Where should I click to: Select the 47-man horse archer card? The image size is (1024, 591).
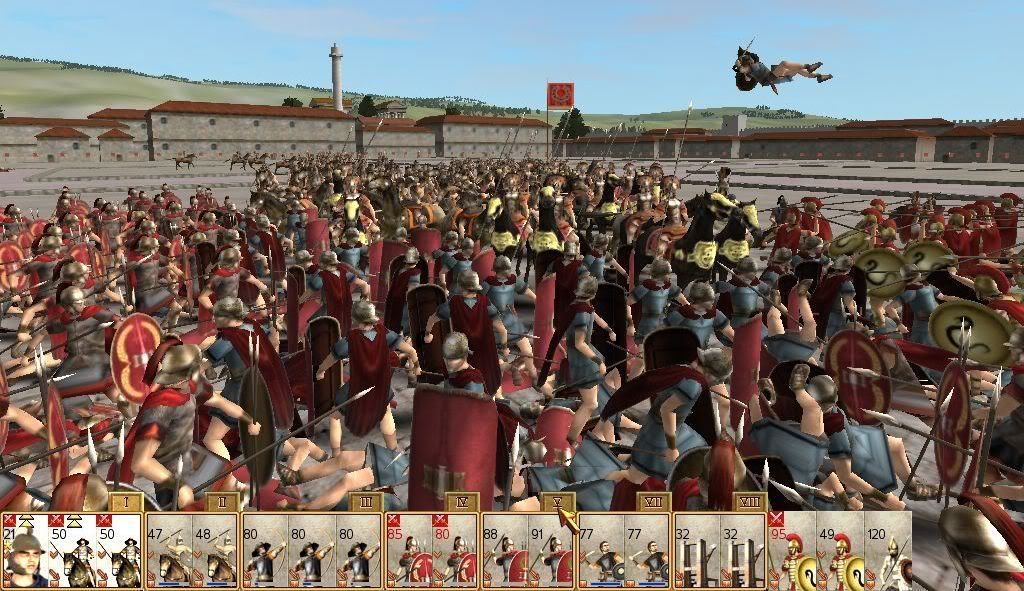(168, 551)
